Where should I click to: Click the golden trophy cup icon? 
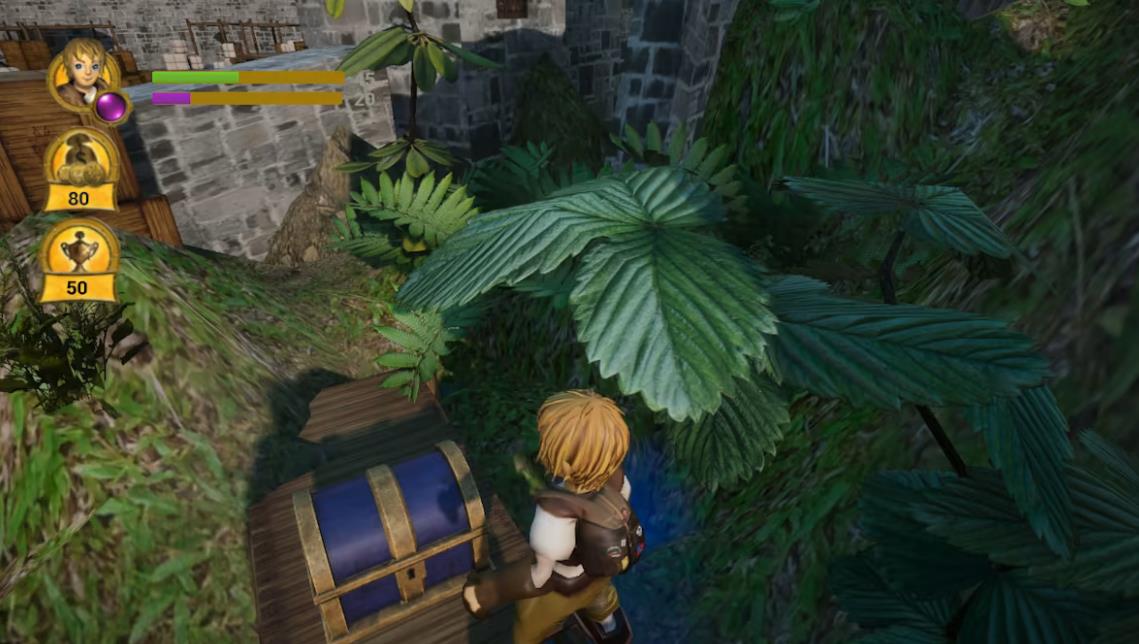78,250
